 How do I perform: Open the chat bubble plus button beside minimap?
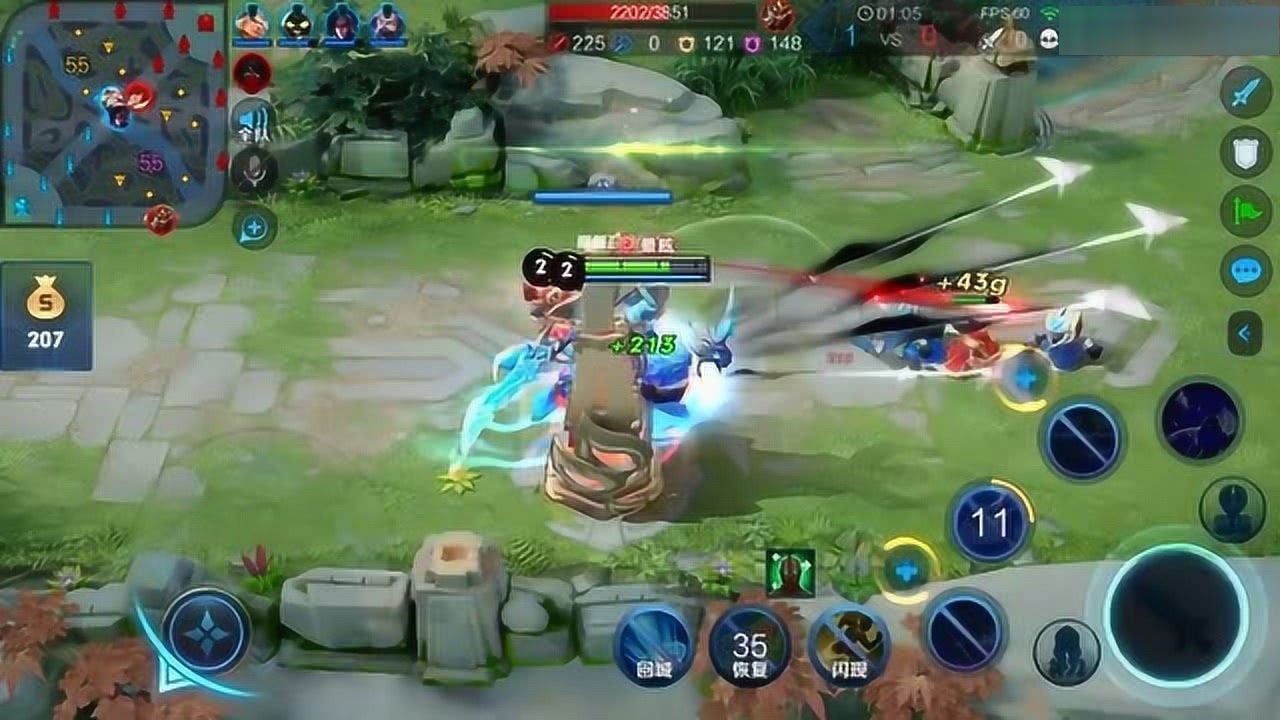(254, 228)
